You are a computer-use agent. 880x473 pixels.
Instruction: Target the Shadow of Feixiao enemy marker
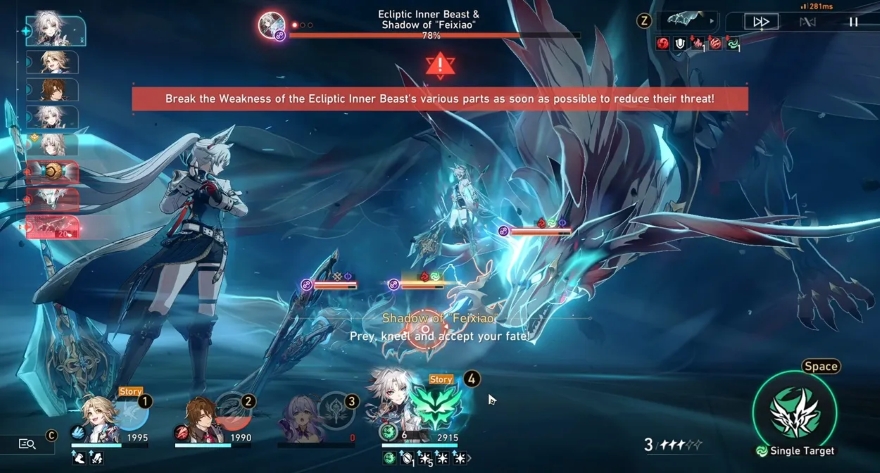[425, 328]
